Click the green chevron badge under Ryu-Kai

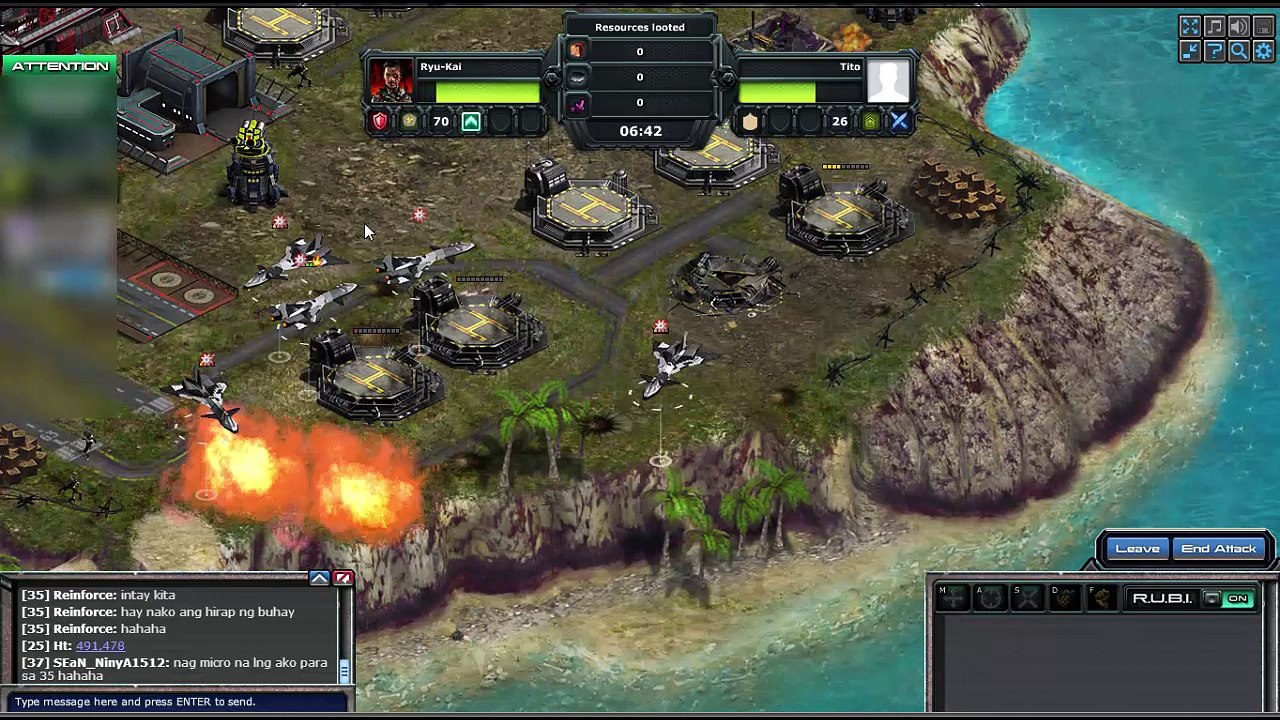pyautogui.click(x=471, y=122)
